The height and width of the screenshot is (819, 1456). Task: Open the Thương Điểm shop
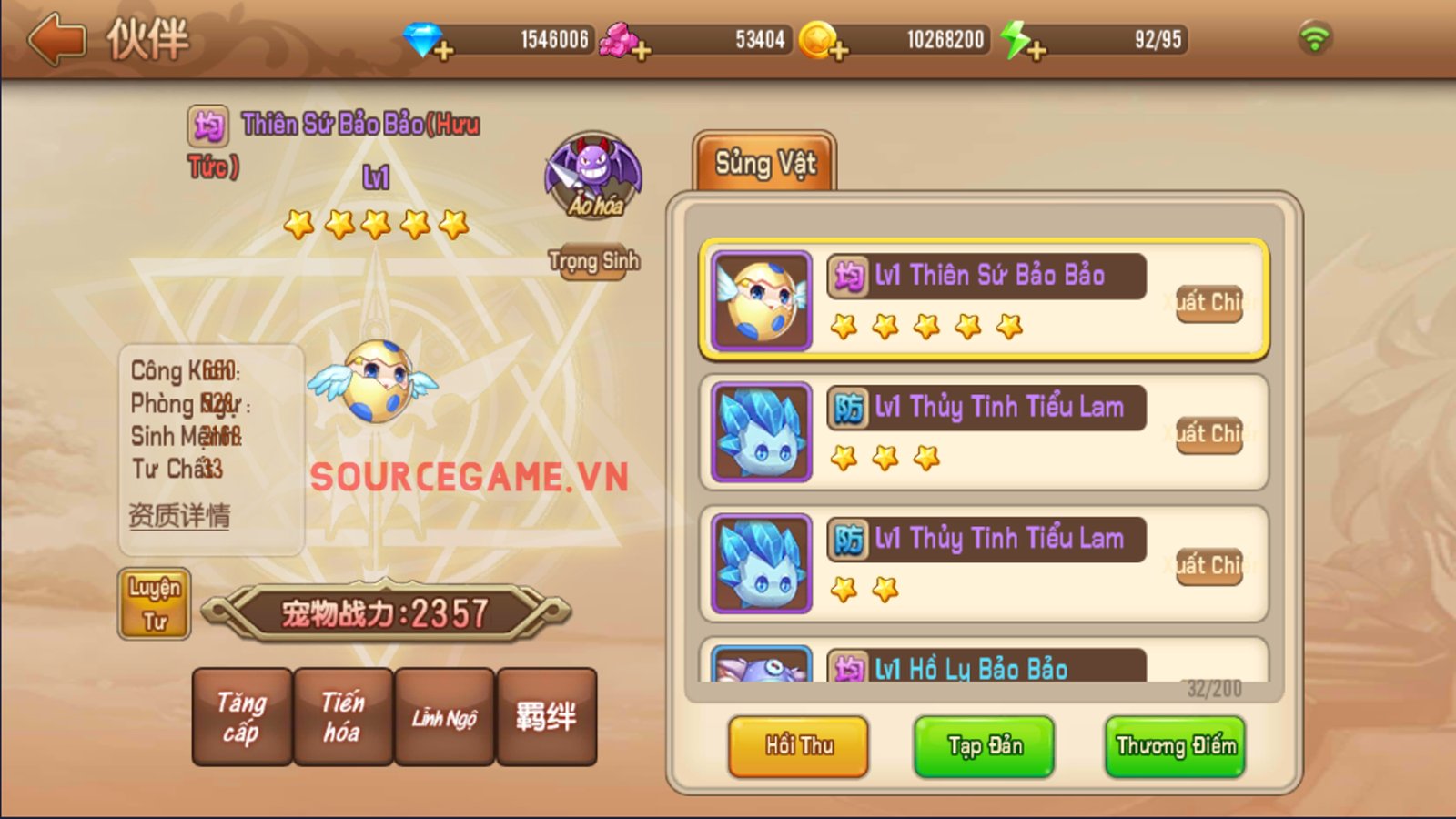[1175, 746]
